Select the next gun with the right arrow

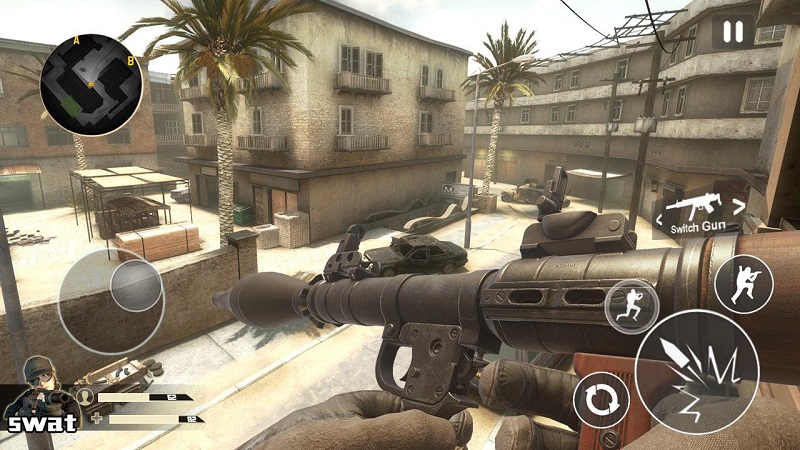tap(740, 207)
